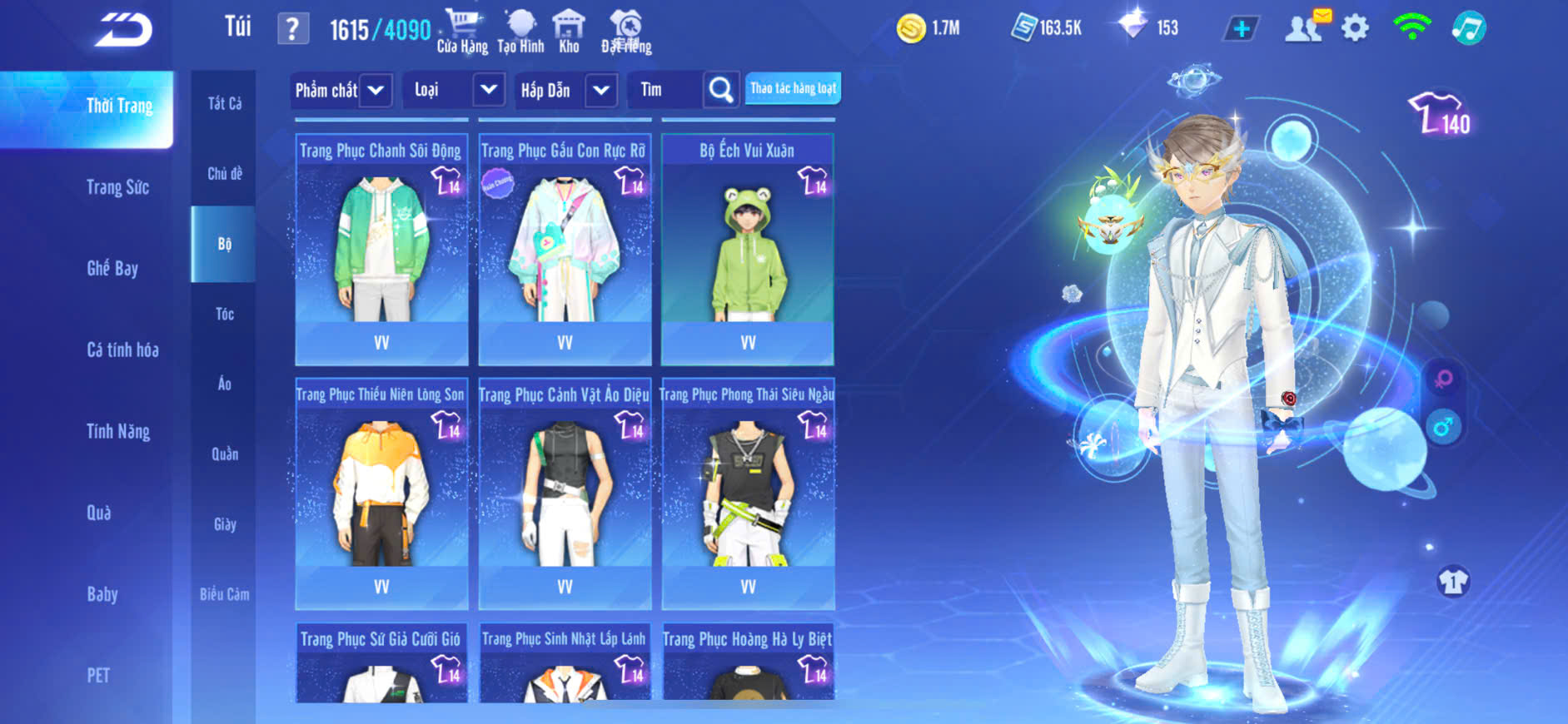Screen dimensions: 1568x724
Task: Open the Kho storage
Action: pos(569,32)
